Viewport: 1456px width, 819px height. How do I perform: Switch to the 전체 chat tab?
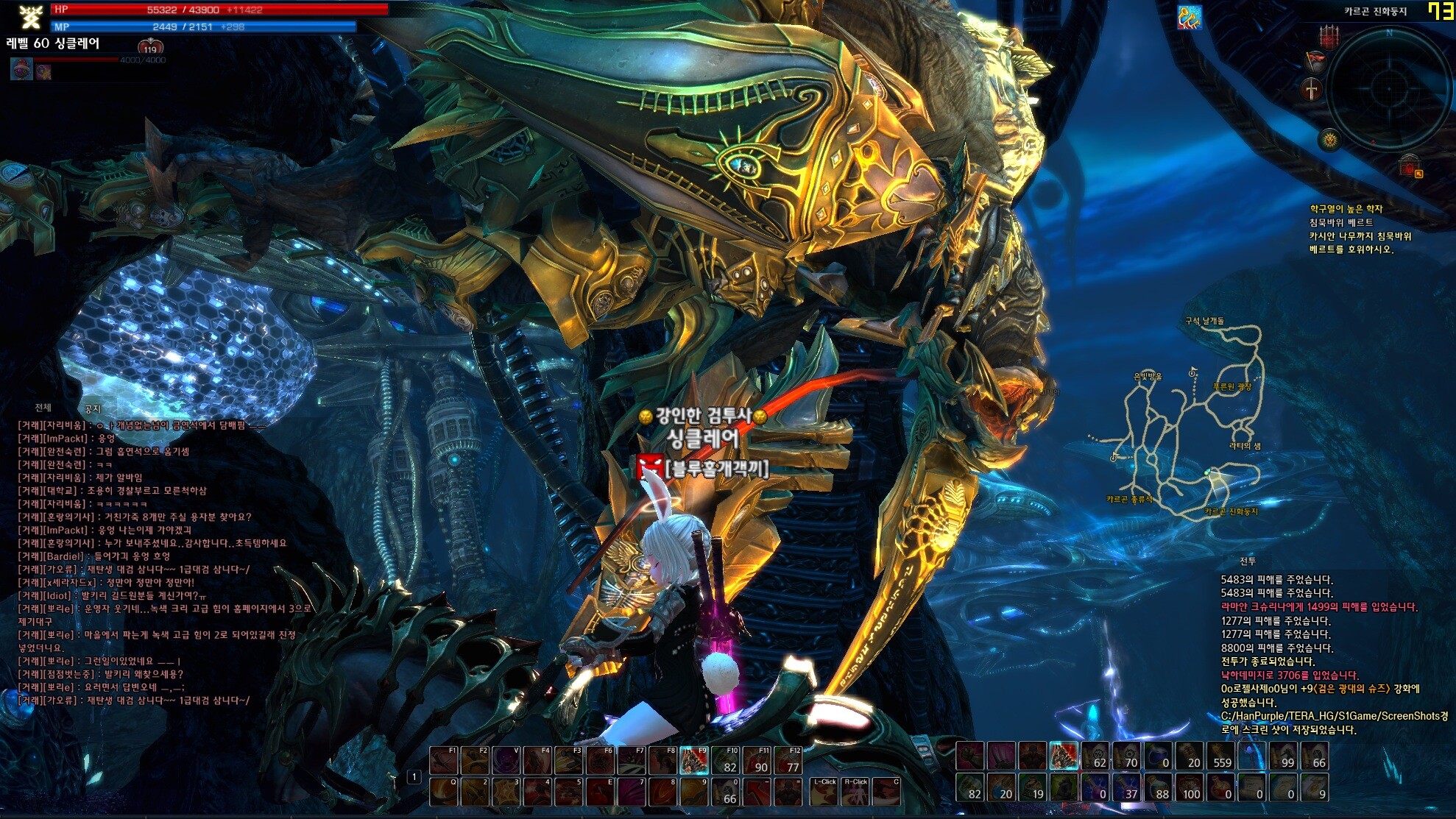[43, 407]
